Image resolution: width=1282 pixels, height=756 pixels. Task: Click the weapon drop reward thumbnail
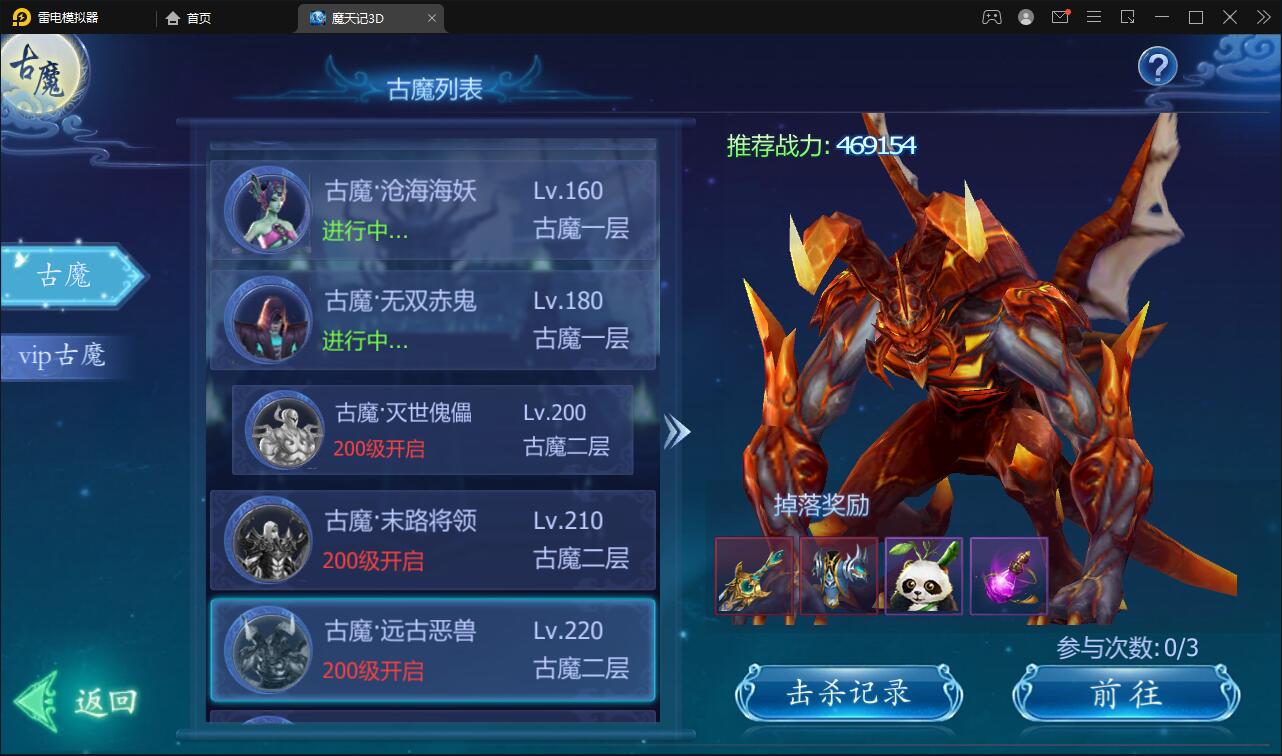pos(753,577)
